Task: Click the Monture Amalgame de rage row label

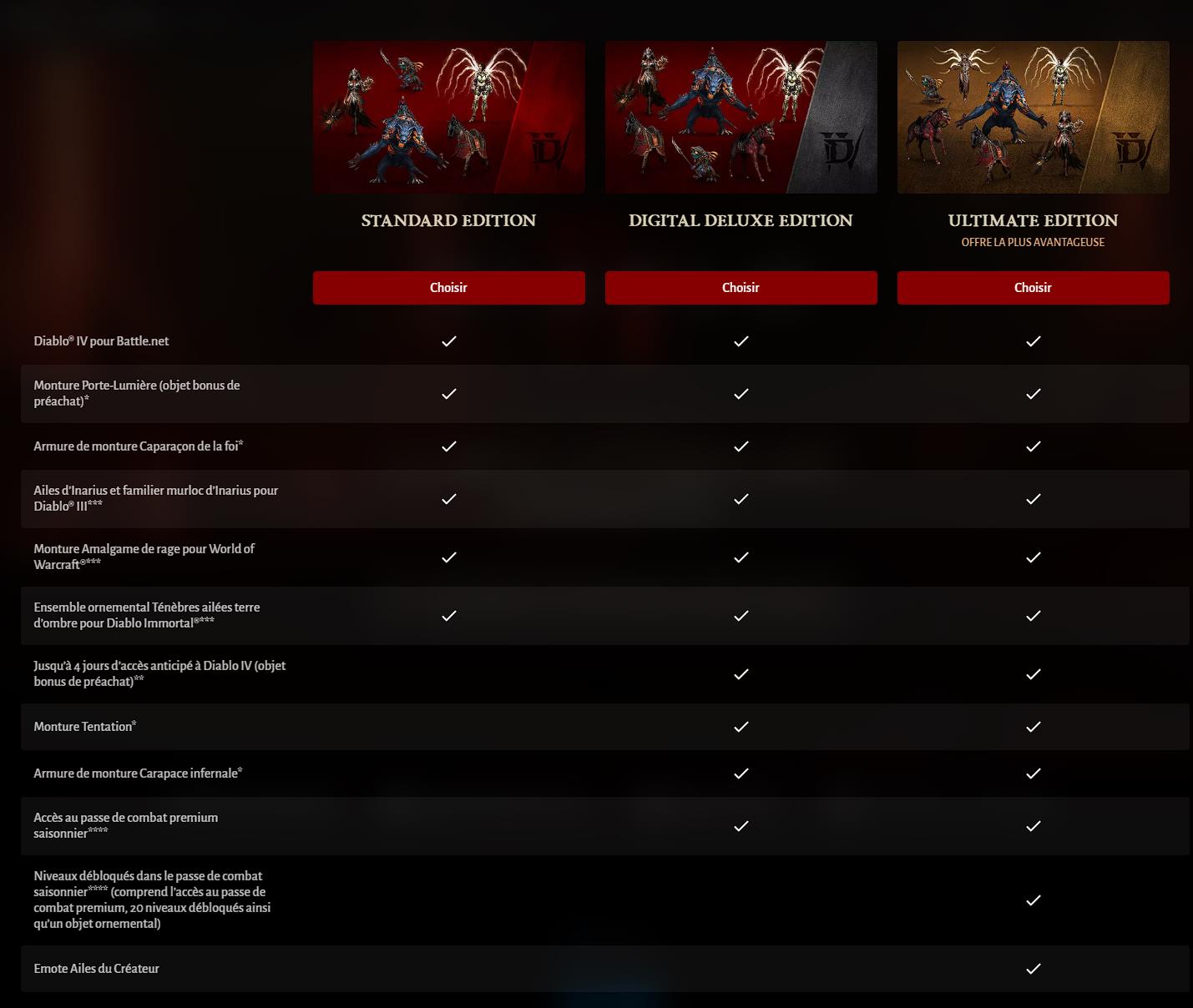Action: pos(144,557)
